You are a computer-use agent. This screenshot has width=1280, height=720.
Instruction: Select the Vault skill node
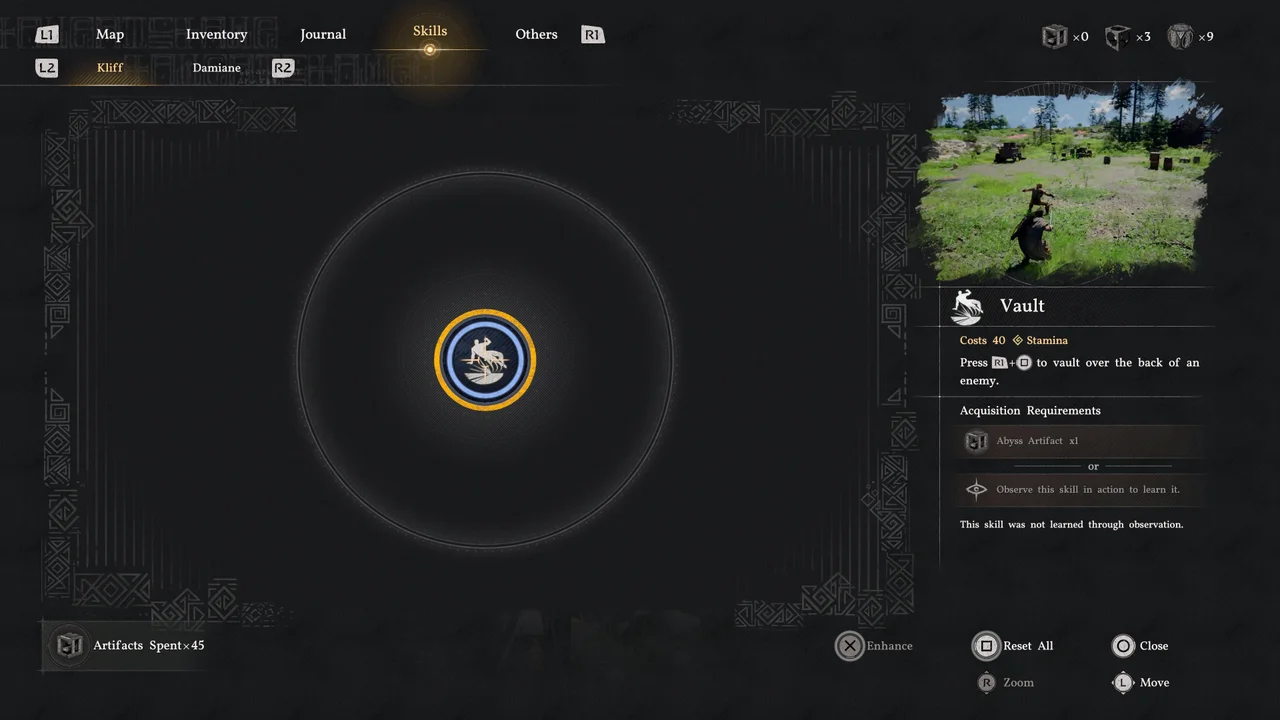[485, 360]
